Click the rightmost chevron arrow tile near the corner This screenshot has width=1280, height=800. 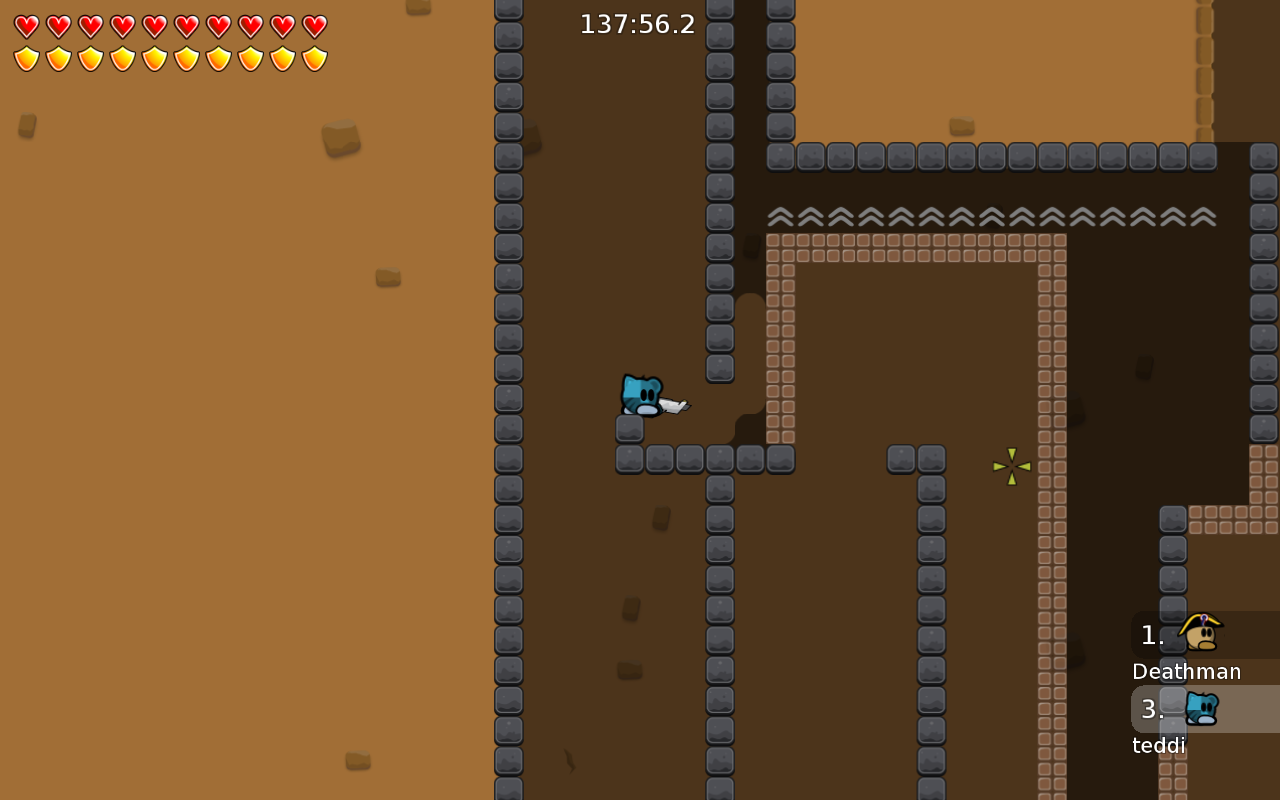click(1203, 215)
